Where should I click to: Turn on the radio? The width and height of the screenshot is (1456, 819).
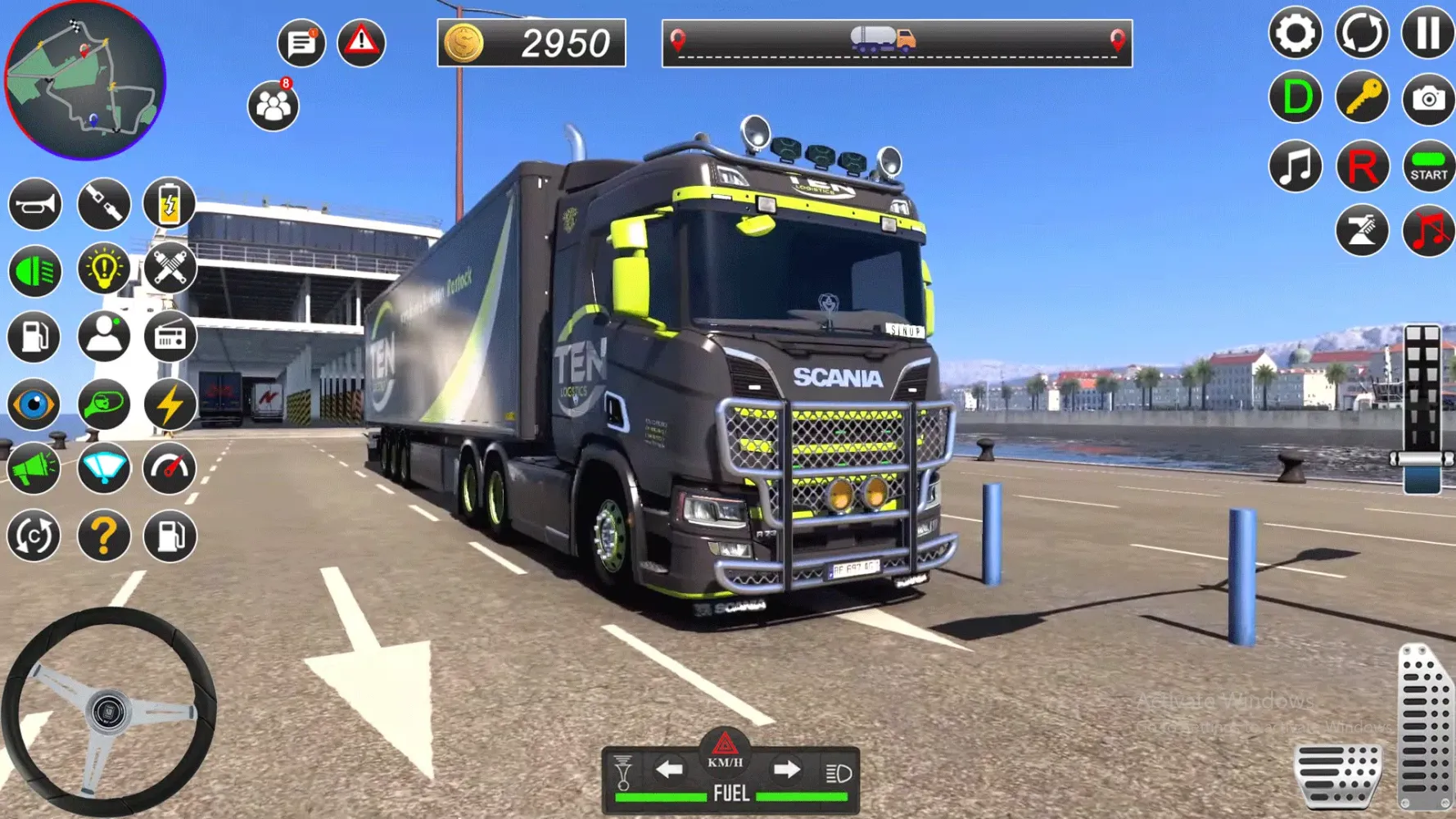[x=170, y=336]
